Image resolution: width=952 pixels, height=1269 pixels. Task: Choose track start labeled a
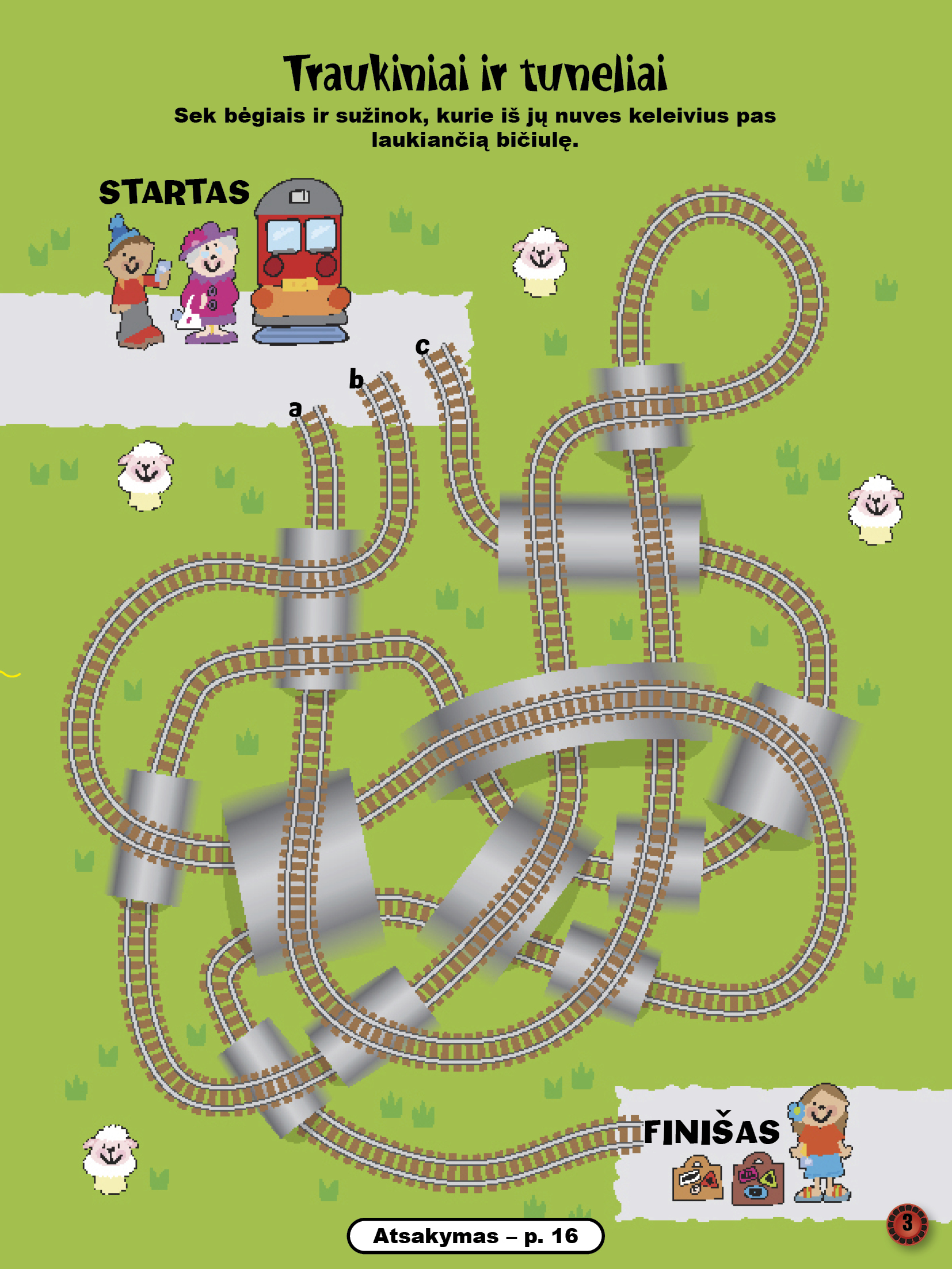tap(295, 409)
